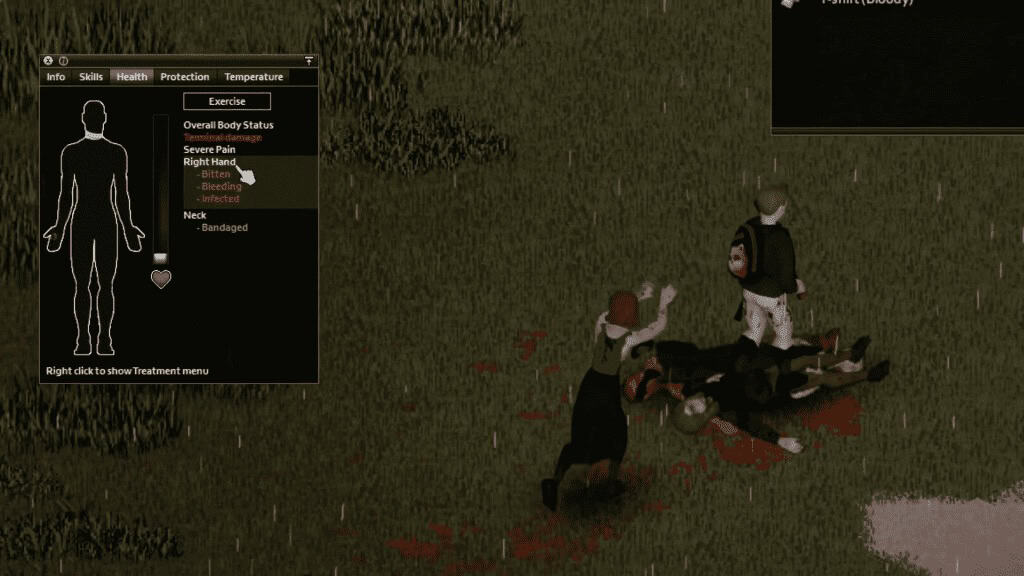
Task: Select the Right Hand injury entry
Action: coord(209,162)
